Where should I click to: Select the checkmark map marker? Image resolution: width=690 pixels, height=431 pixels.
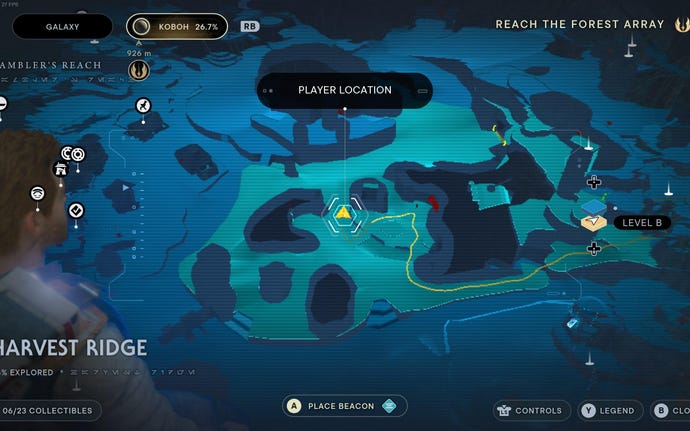pyautogui.click(x=76, y=210)
